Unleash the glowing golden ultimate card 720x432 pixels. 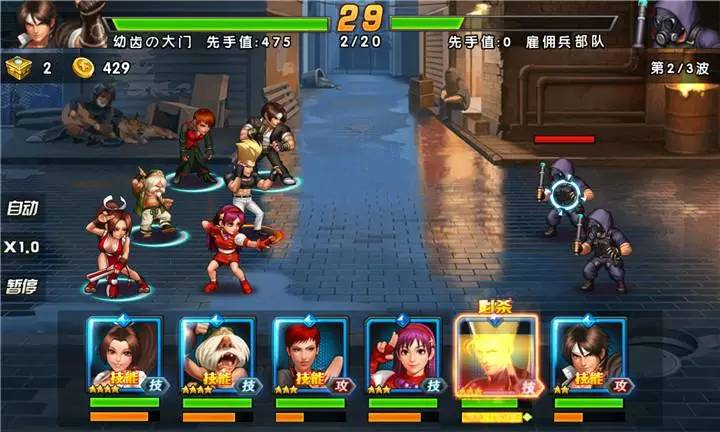click(x=496, y=357)
